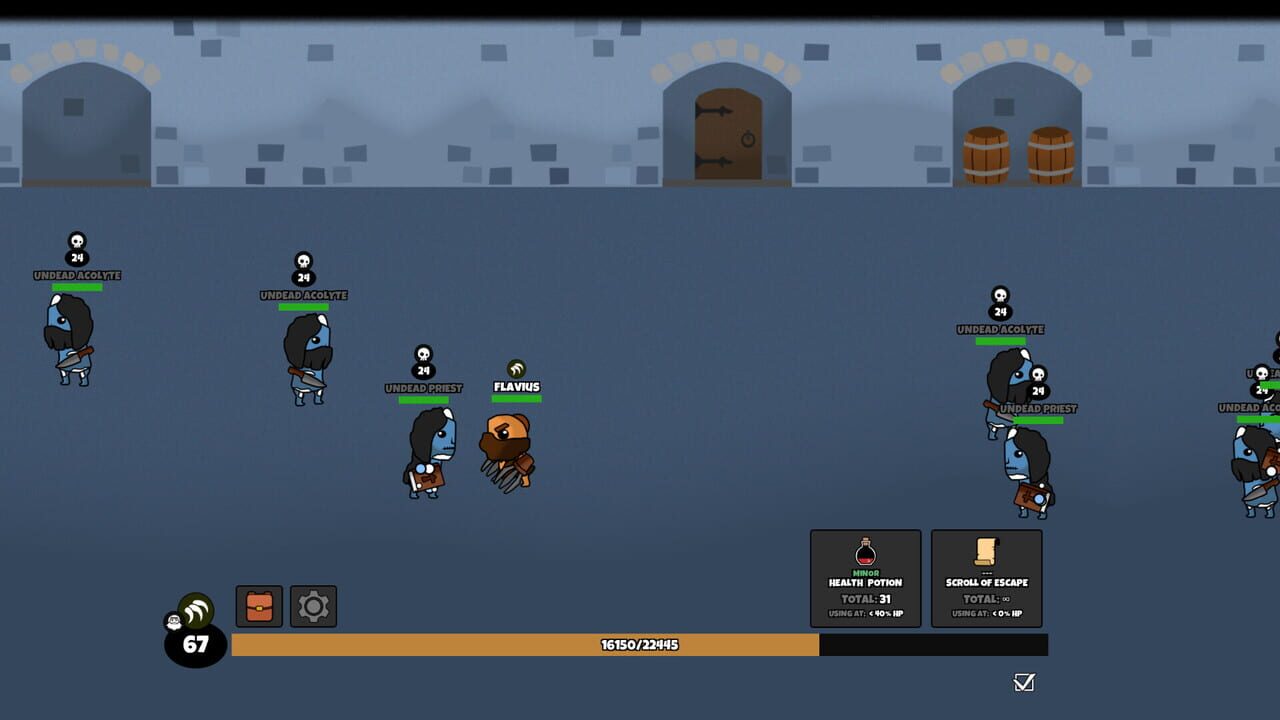Click the Undead Priest next to Flavius
The width and height of the screenshot is (1280, 720).
pos(428,450)
